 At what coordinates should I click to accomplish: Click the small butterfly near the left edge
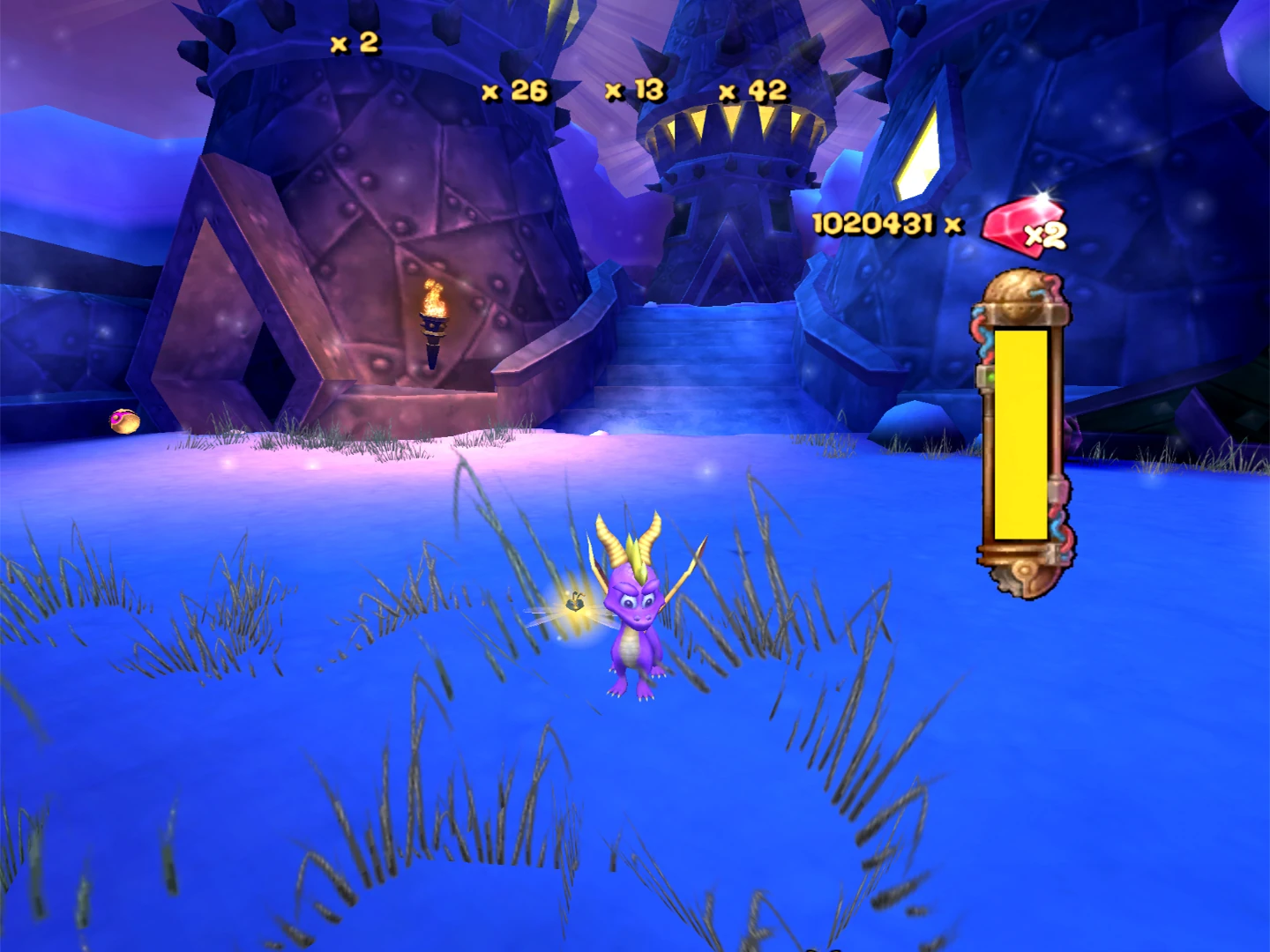123,423
